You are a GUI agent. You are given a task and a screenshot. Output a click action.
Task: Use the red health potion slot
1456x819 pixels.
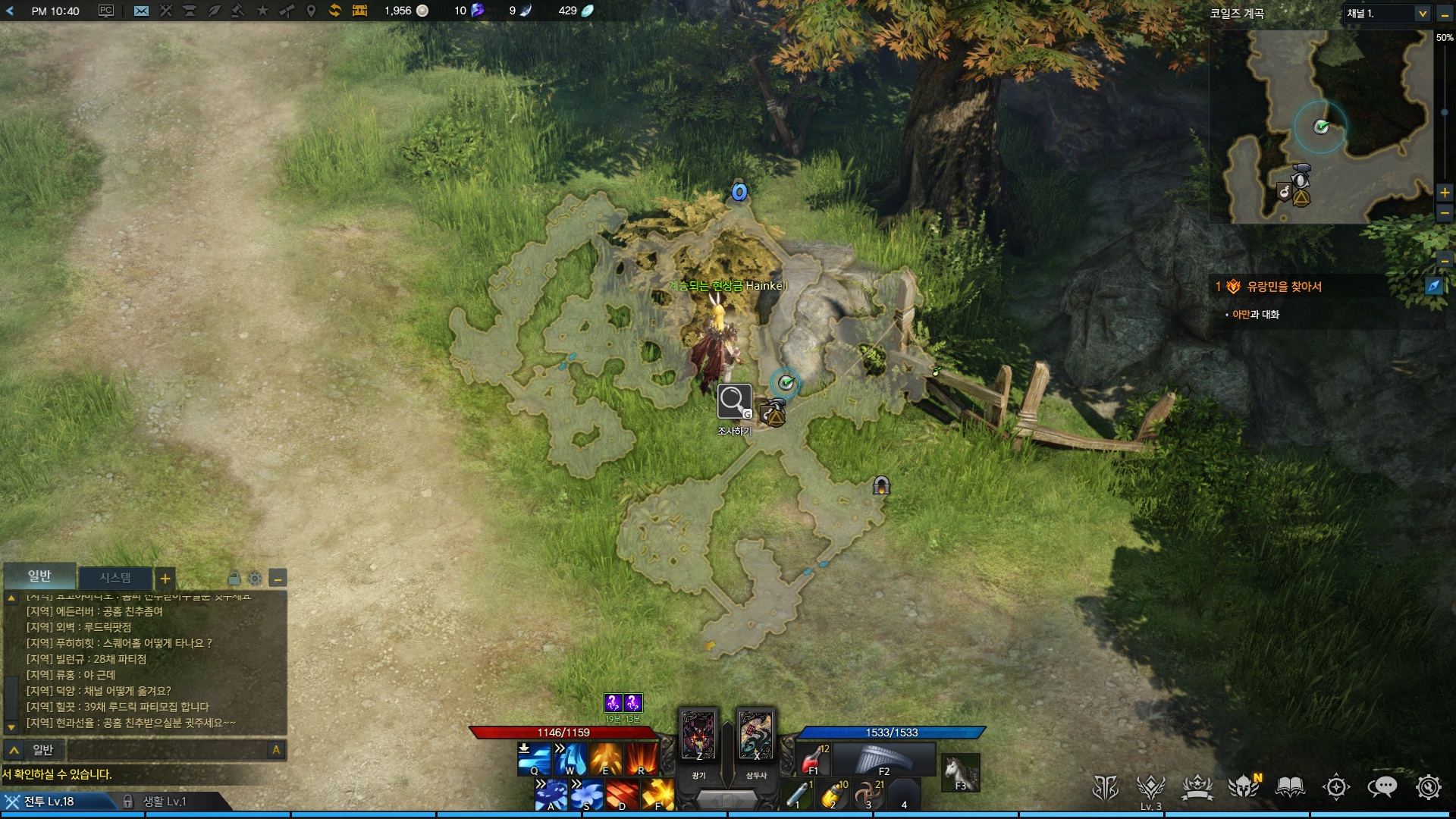coord(814,758)
